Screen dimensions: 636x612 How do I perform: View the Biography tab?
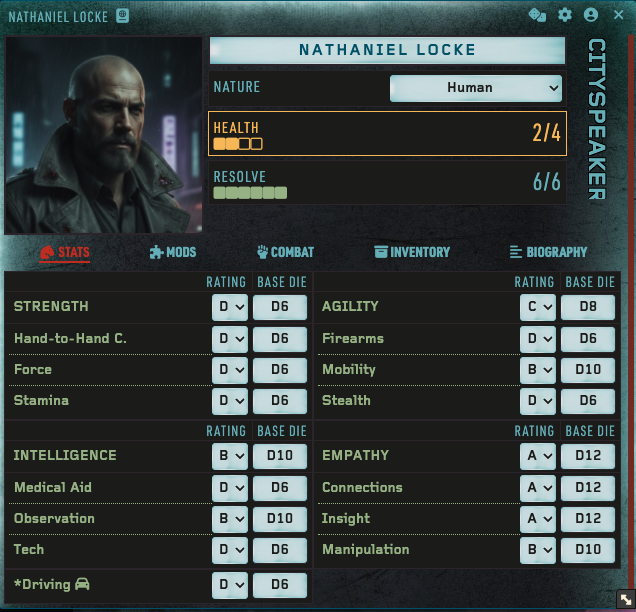pyautogui.click(x=548, y=253)
